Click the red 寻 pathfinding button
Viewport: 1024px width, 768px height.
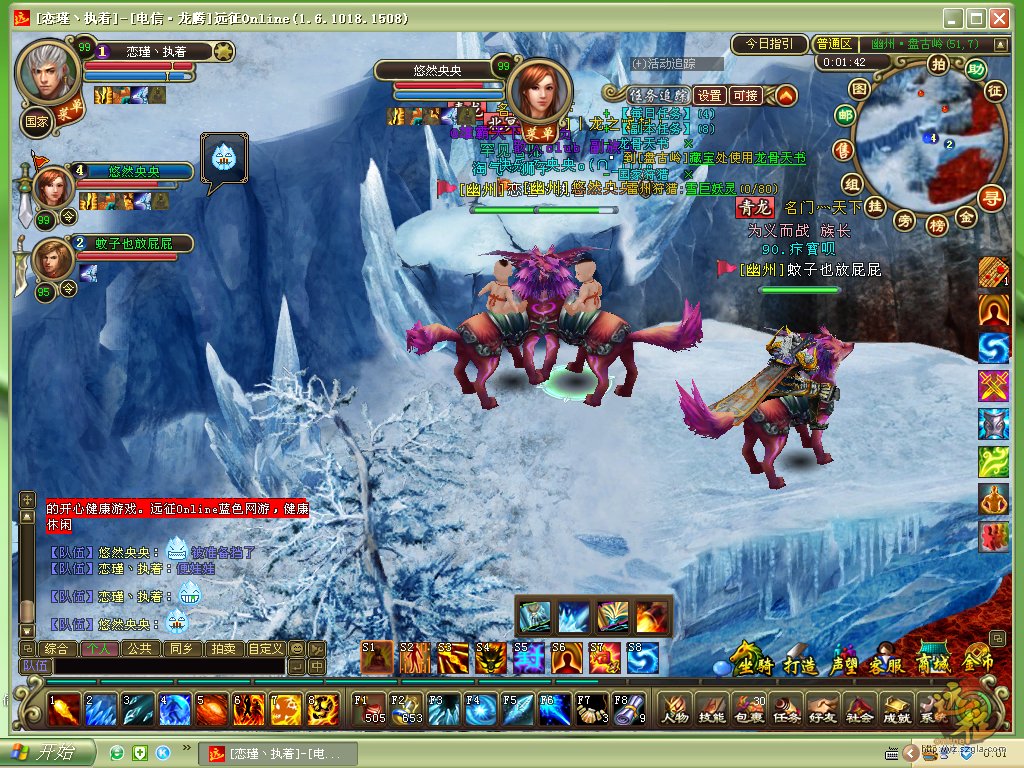click(x=991, y=196)
